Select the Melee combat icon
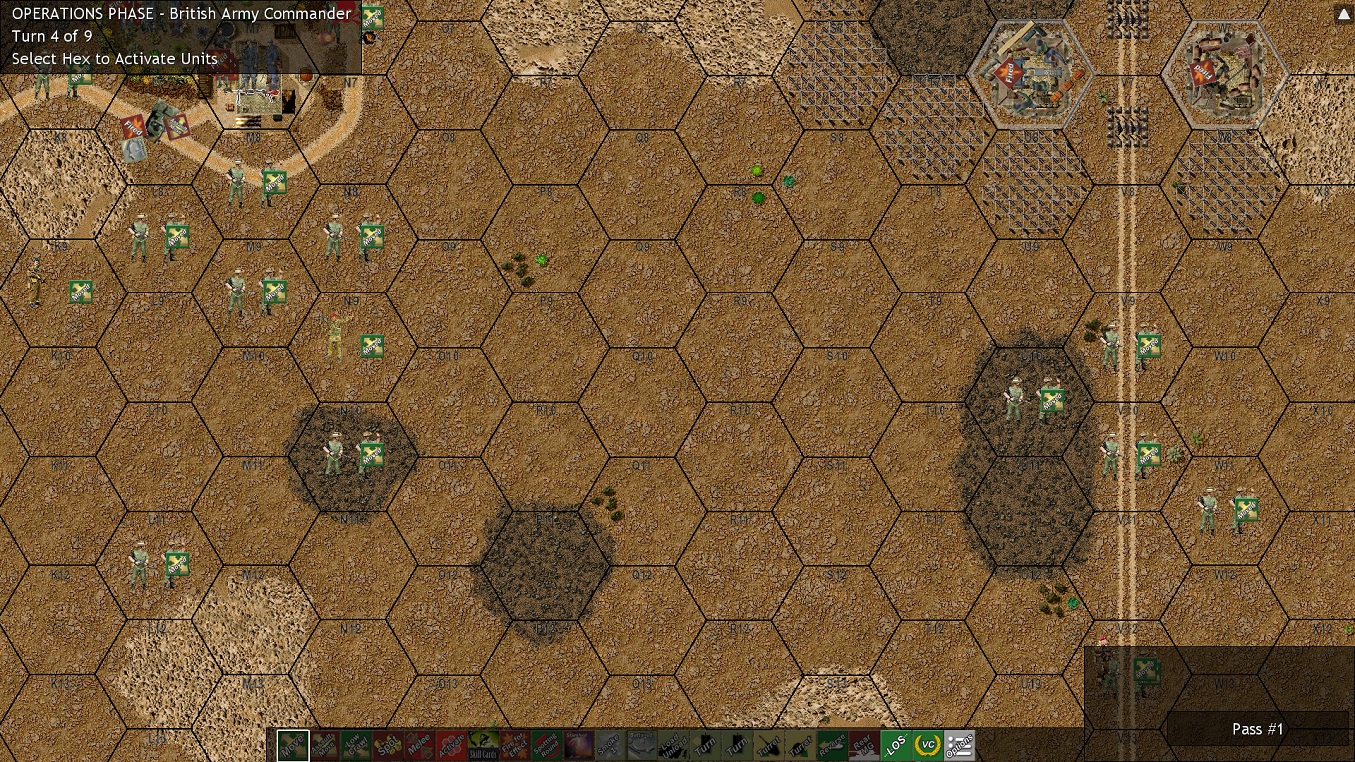 point(422,746)
